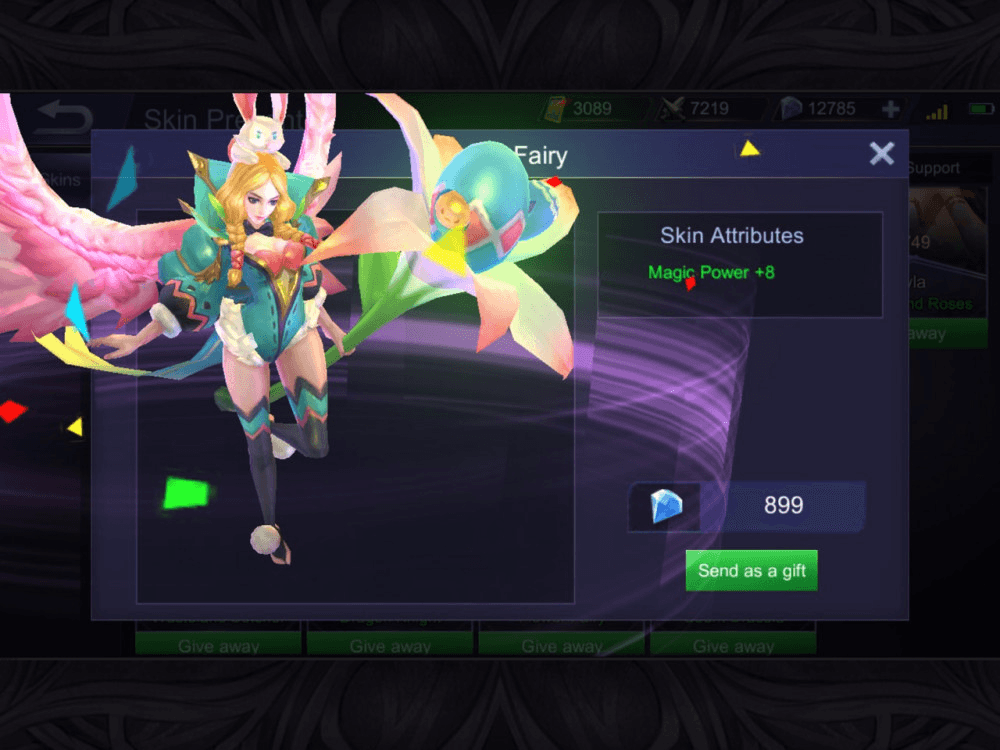Tap the plus icon to add diamonds
This screenshot has width=1000, height=750.
point(890,109)
